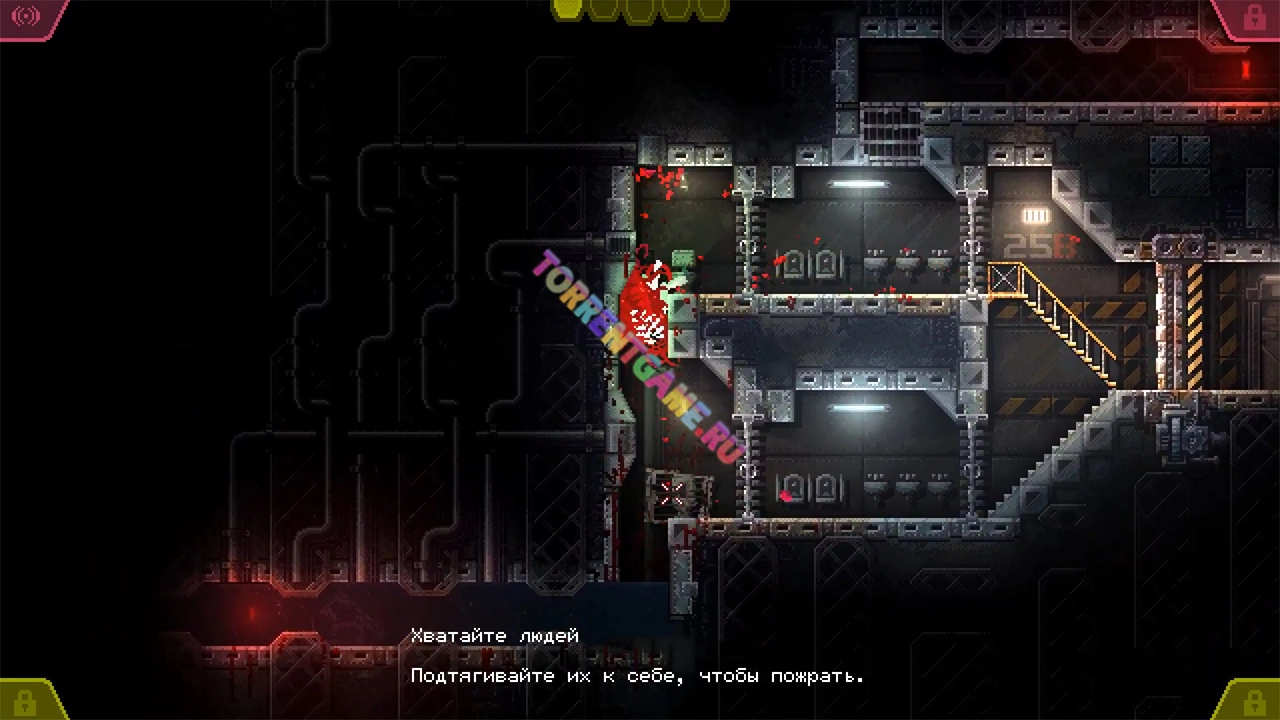Viewport: 1280px width, 720px height.
Task: Select the pink locked ability slot
Action: pos(1252,17)
